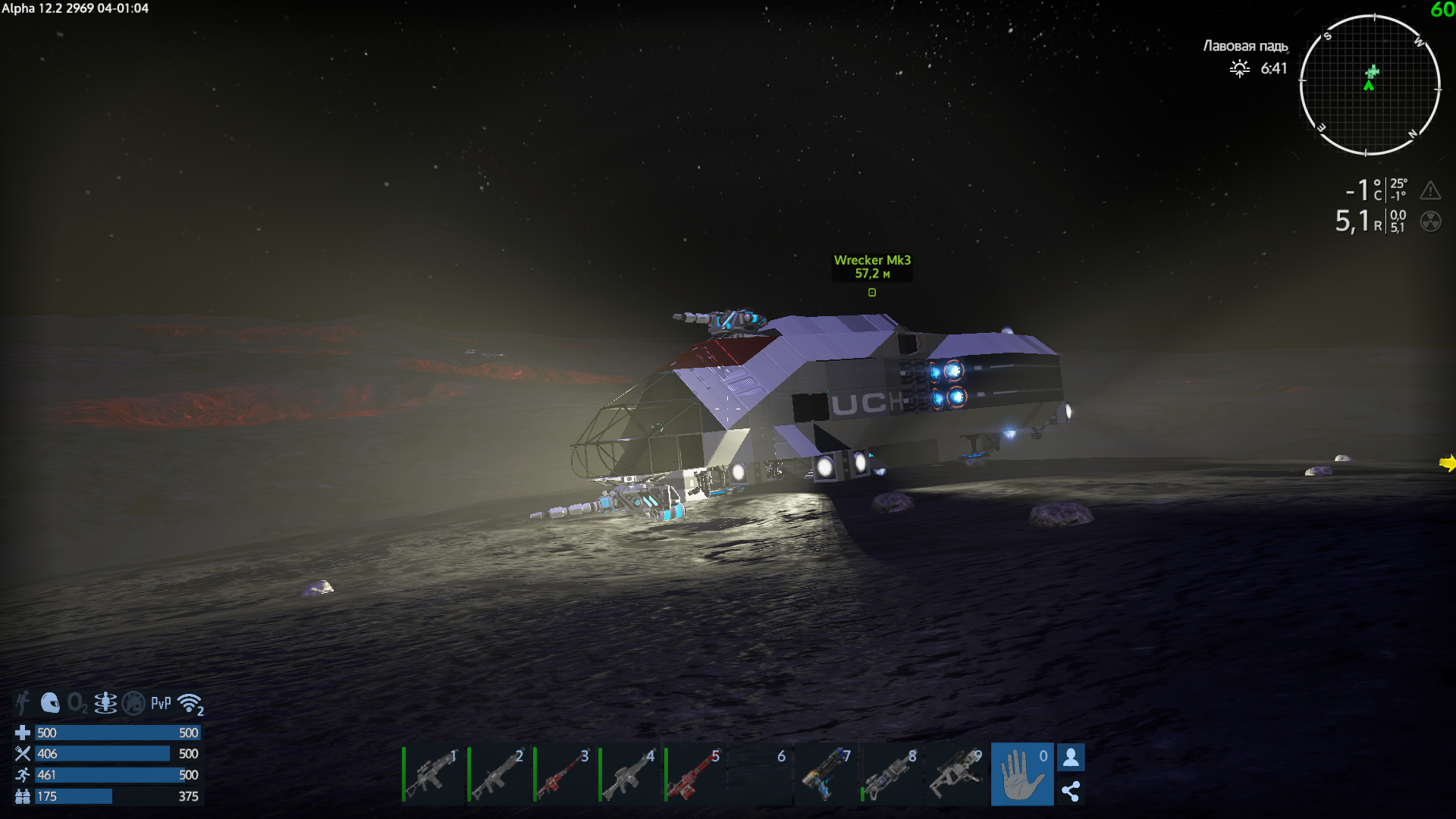The height and width of the screenshot is (819, 1456).
Task: Click the circular compass radar minimap
Action: (1370, 85)
